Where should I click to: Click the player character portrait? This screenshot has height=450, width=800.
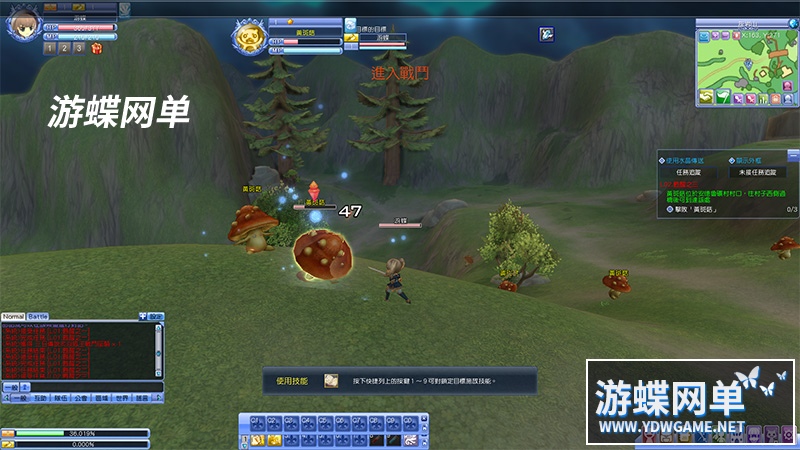(x=22, y=24)
